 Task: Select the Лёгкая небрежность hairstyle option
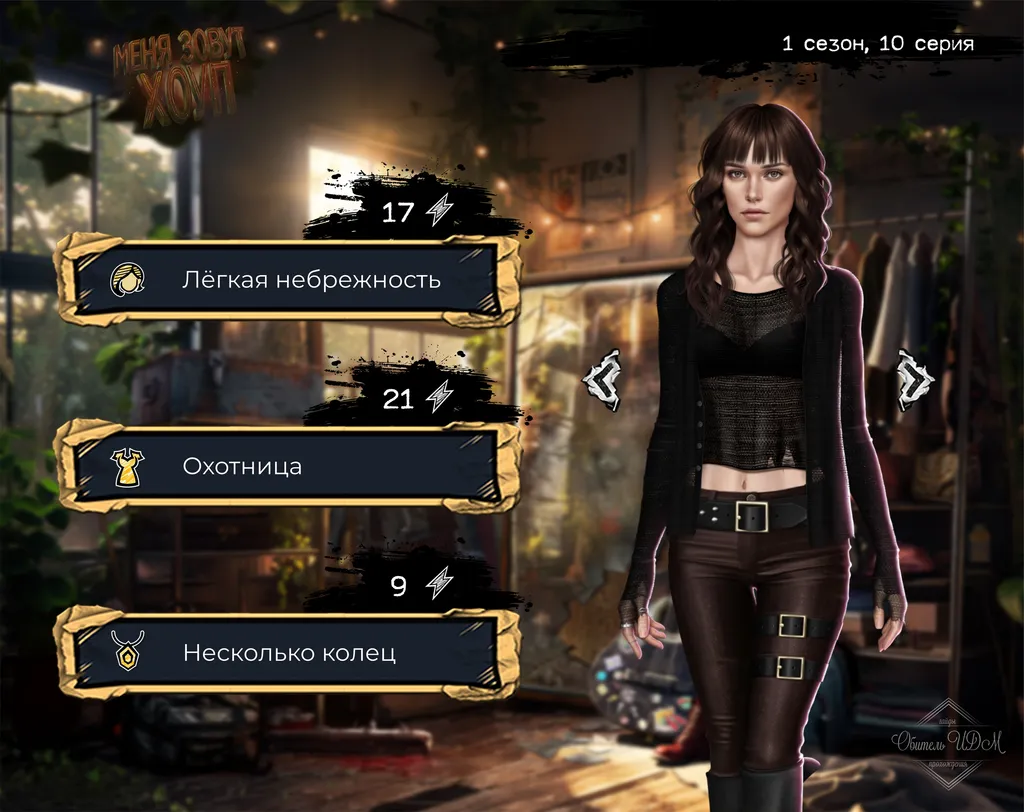tap(288, 280)
